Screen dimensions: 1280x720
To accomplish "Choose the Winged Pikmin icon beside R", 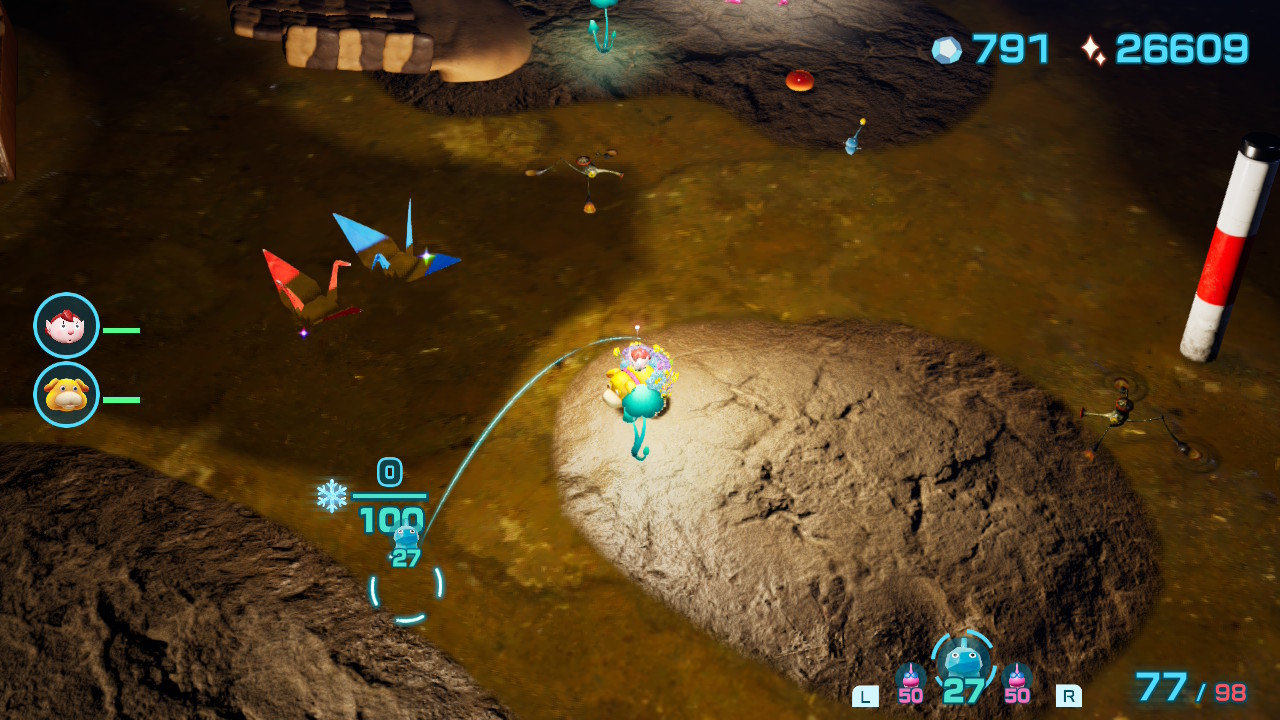I will (1017, 678).
